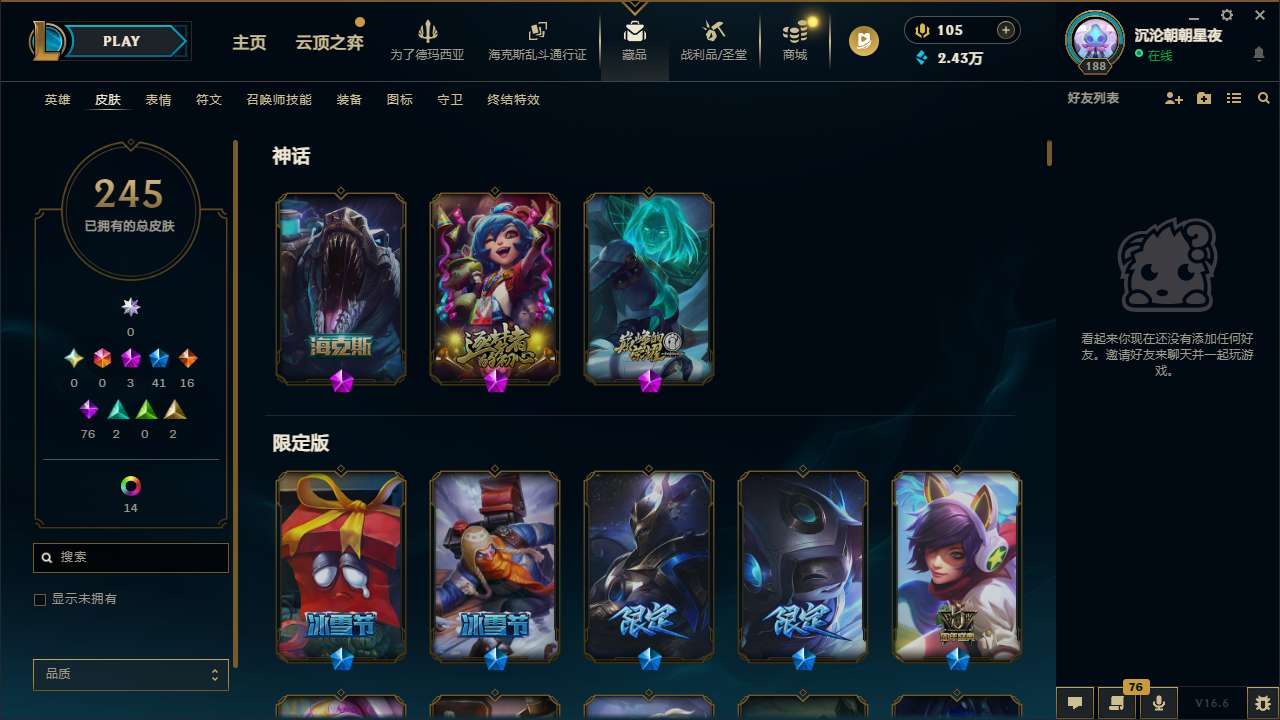Switch to the 英雄 tab

click(x=57, y=99)
